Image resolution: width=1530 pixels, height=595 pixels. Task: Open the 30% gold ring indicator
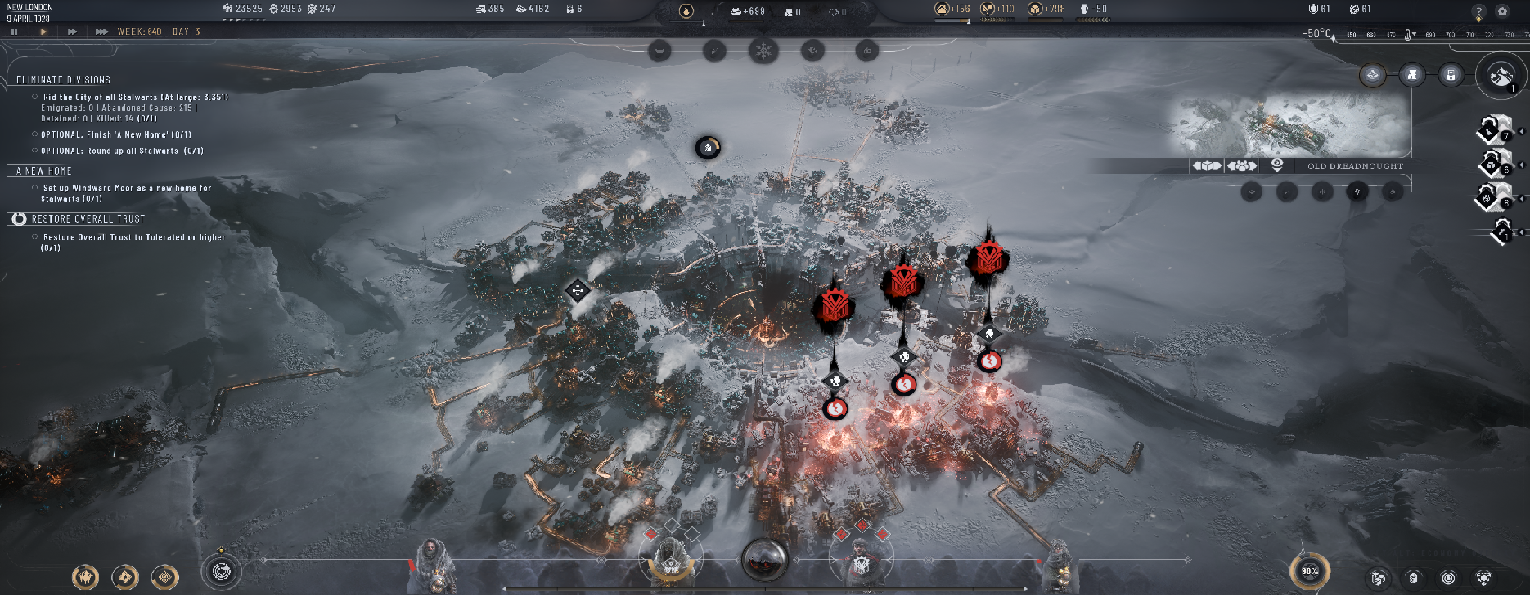pyautogui.click(x=1308, y=572)
